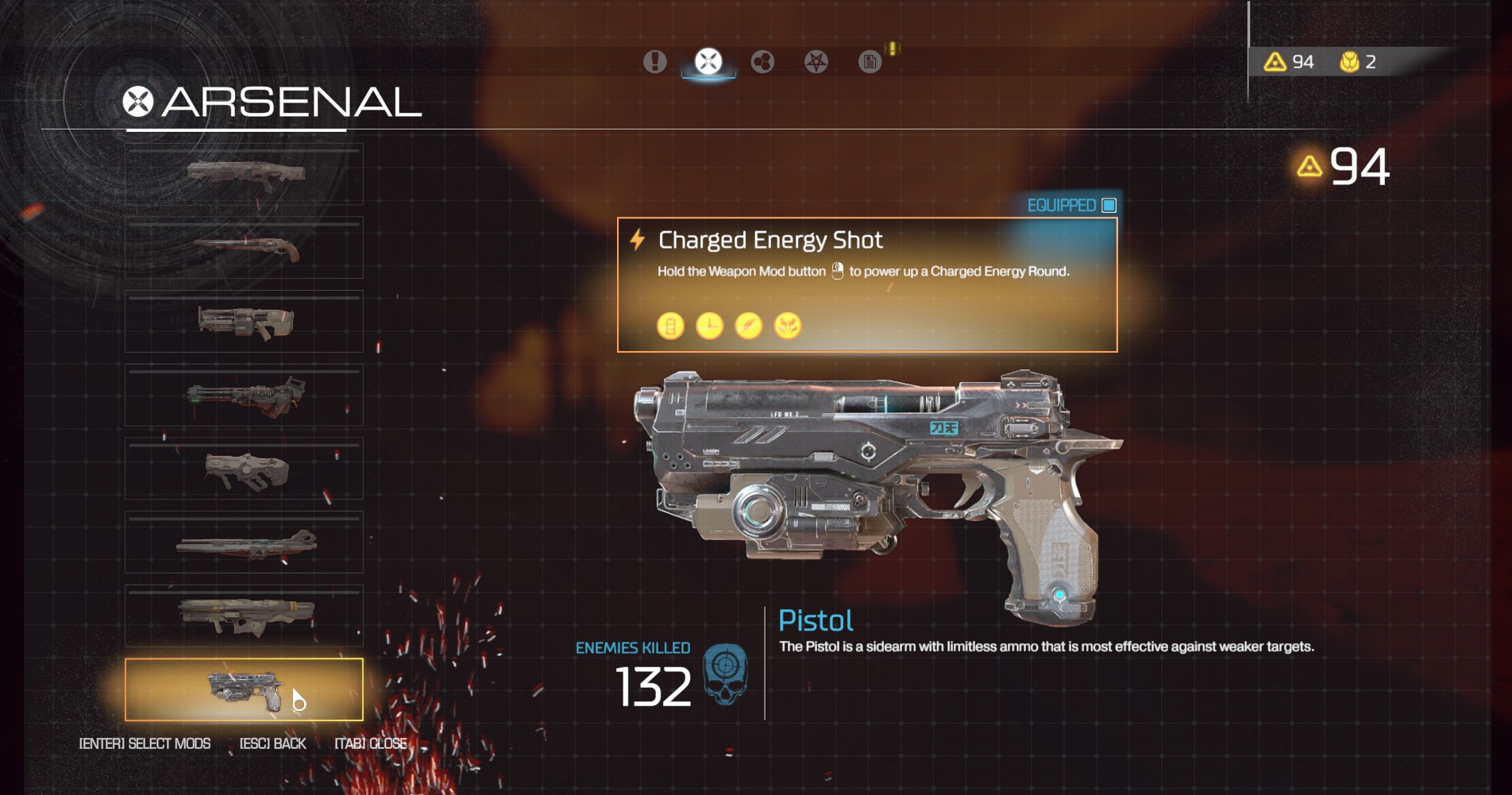Screen dimensions: 1512x795
Task: Open the Arsenal crossed-bullets tab
Action: (708, 61)
